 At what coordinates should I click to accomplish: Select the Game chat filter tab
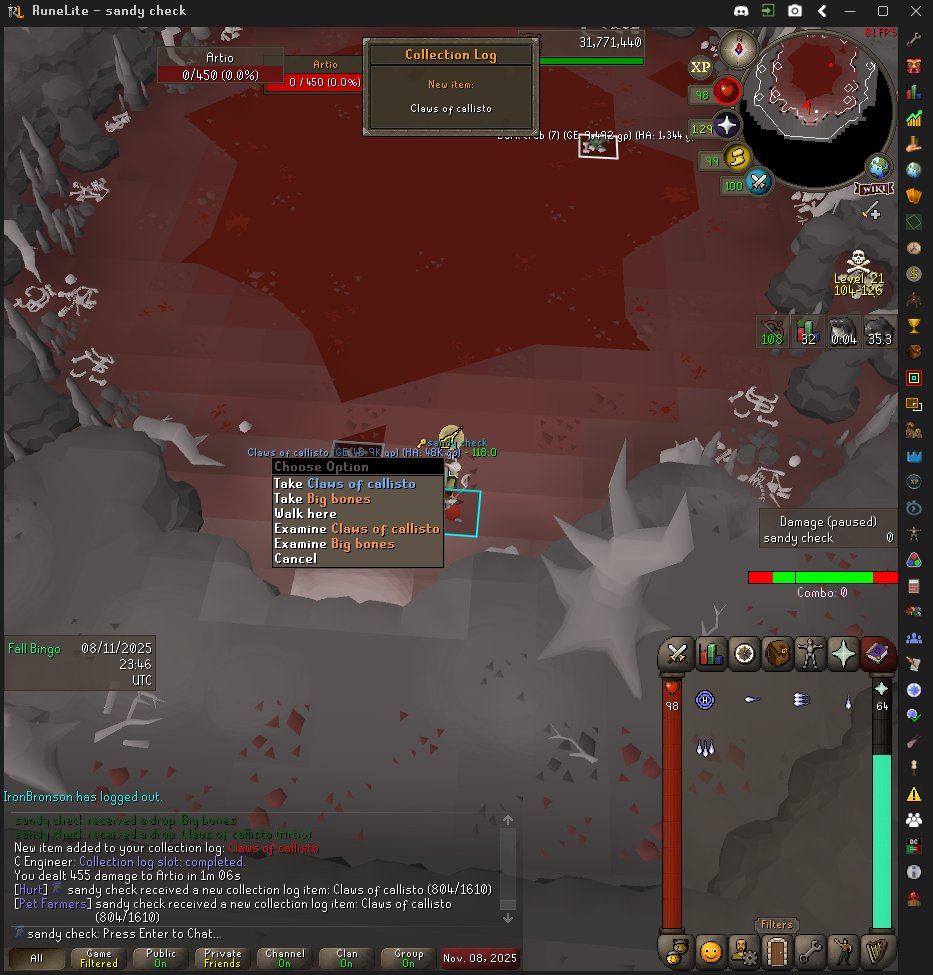point(99,958)
